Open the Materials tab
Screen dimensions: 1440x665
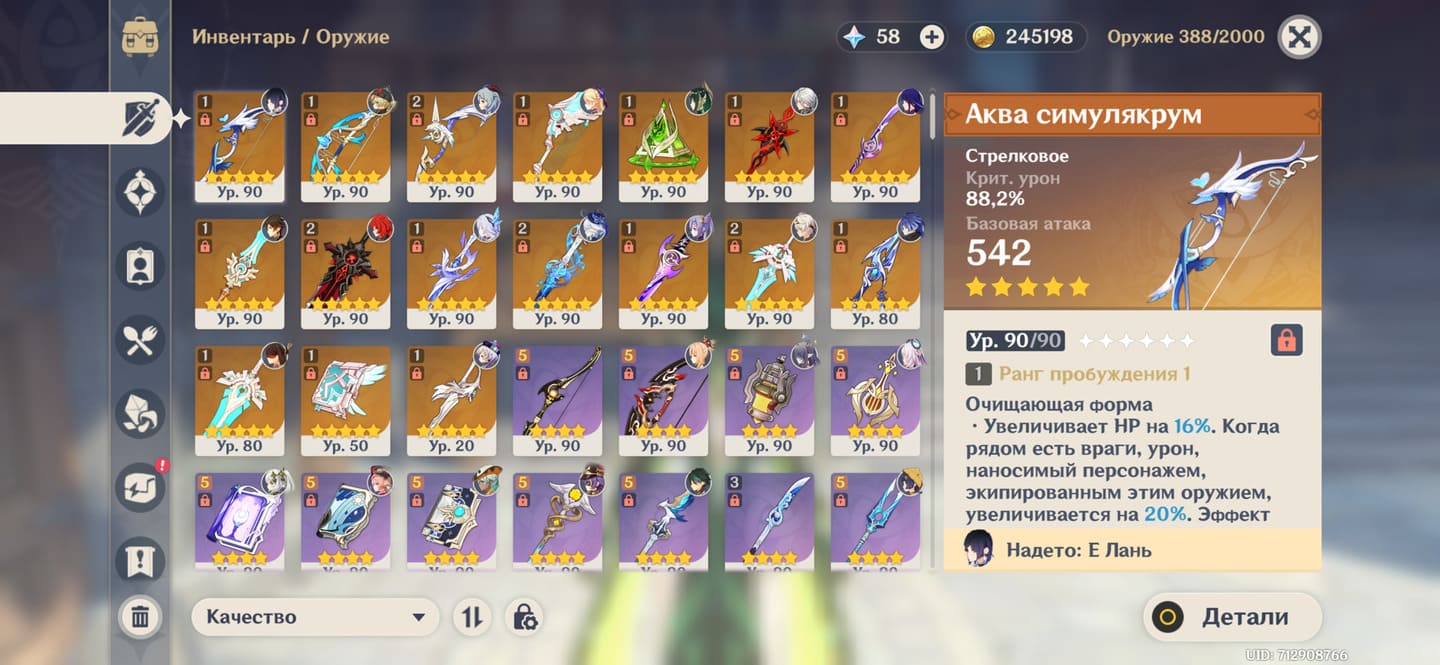140,414
